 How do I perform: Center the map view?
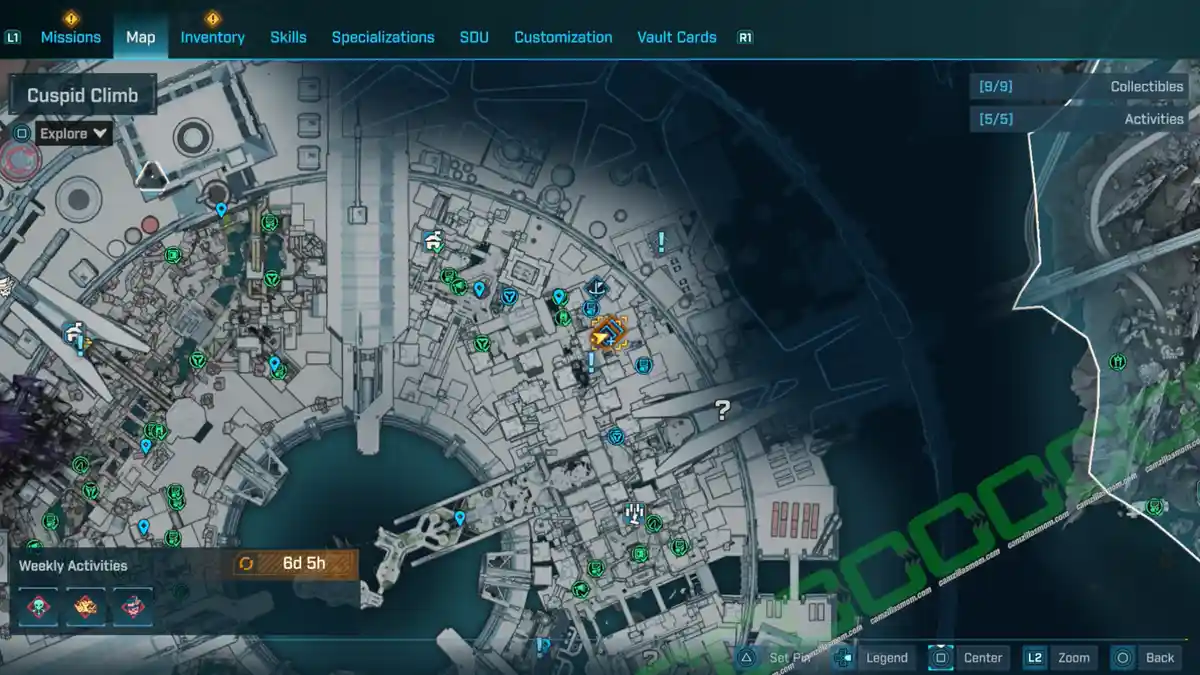point(982,657)
